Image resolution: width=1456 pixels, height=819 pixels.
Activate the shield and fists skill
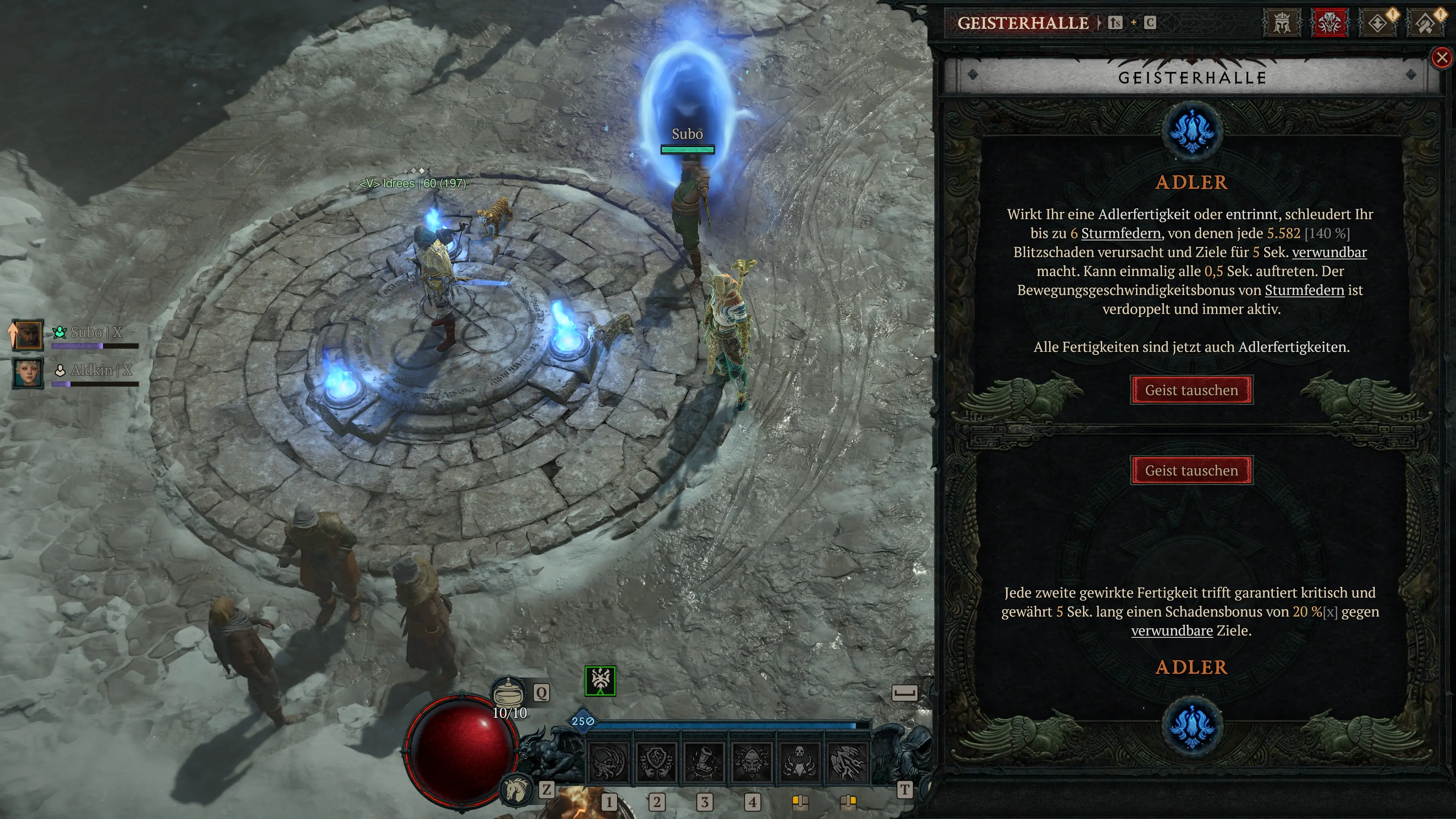[656, 762]
